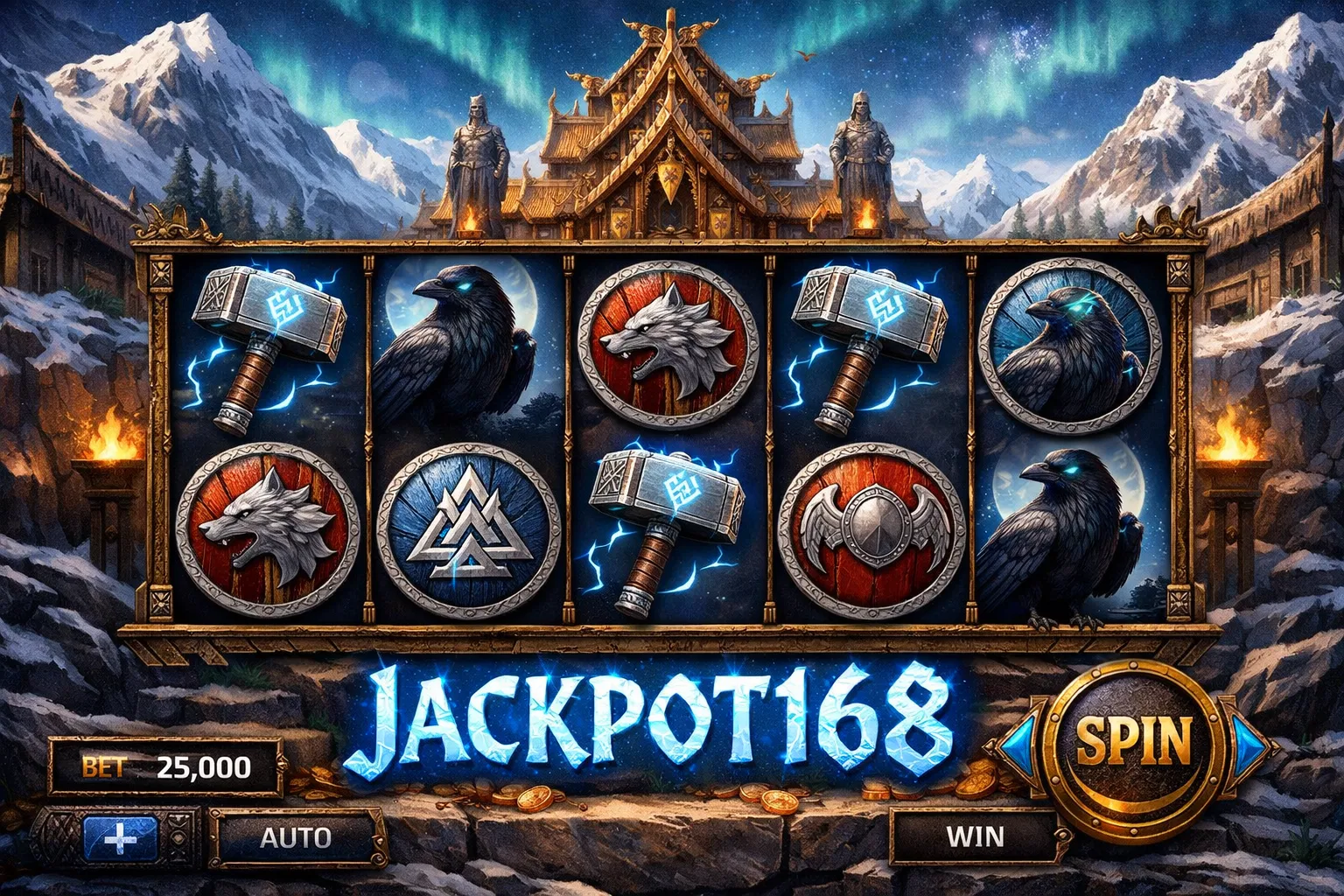The image size is (1344, 896).
Task: Enable AUTO spin mode
Action: [x=295, y=837]
